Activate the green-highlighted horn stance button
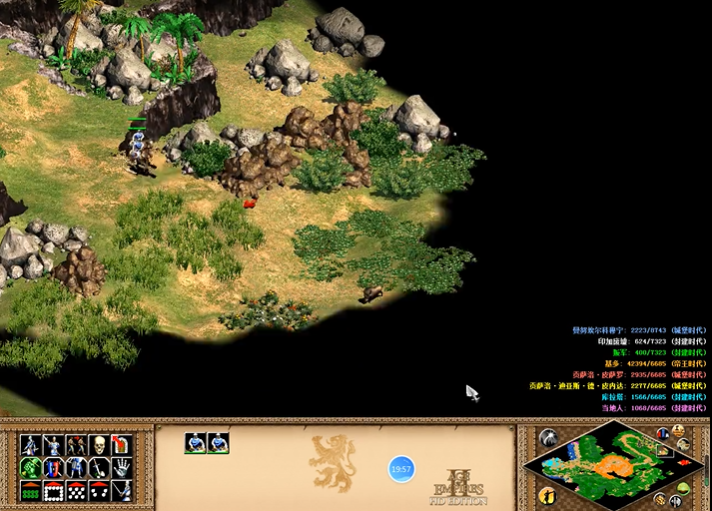The width and height of the screenshot is (712, 511). tap(30, 468)
